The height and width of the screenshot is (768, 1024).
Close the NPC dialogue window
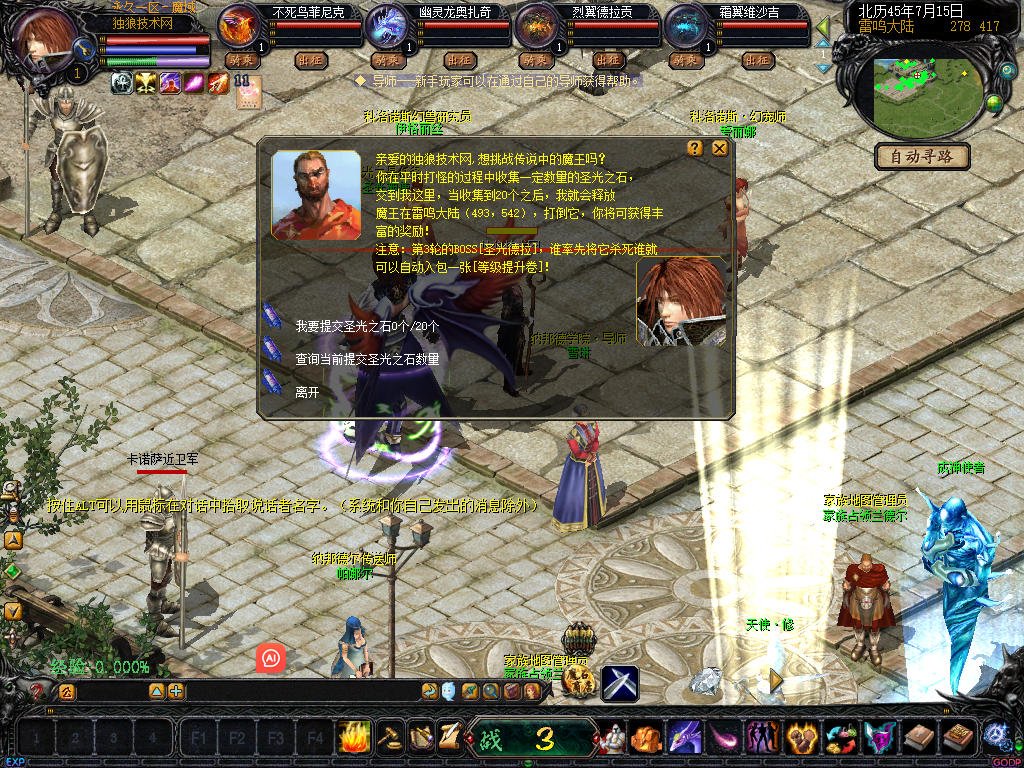(x=719, y=148)
